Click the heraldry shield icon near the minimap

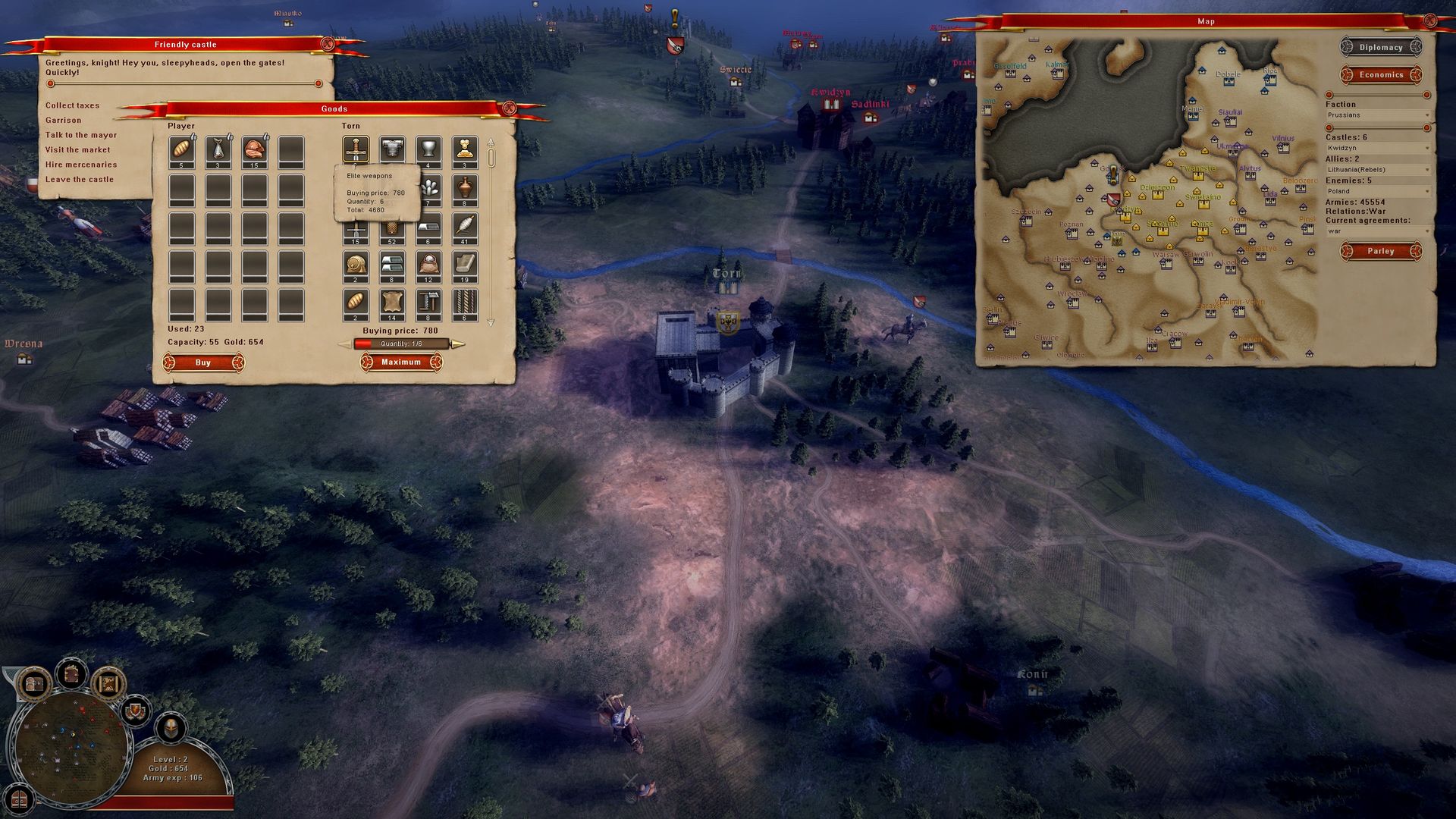[x=135, y=711]
